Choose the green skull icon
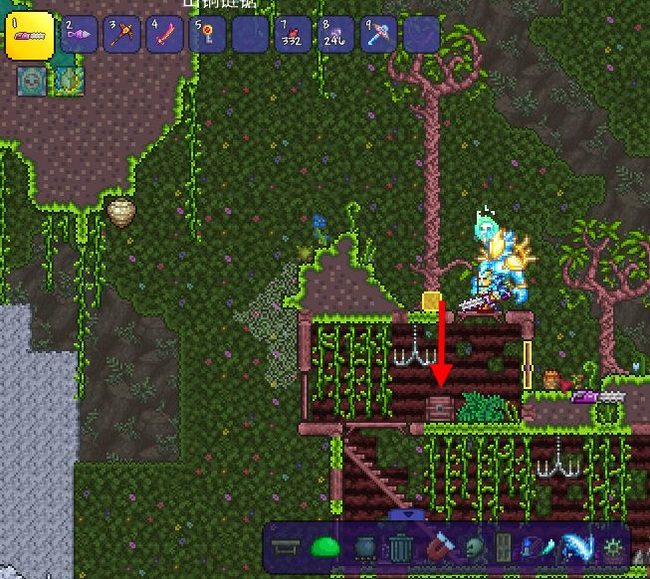650x579 pixels. (x=474, y=547)
